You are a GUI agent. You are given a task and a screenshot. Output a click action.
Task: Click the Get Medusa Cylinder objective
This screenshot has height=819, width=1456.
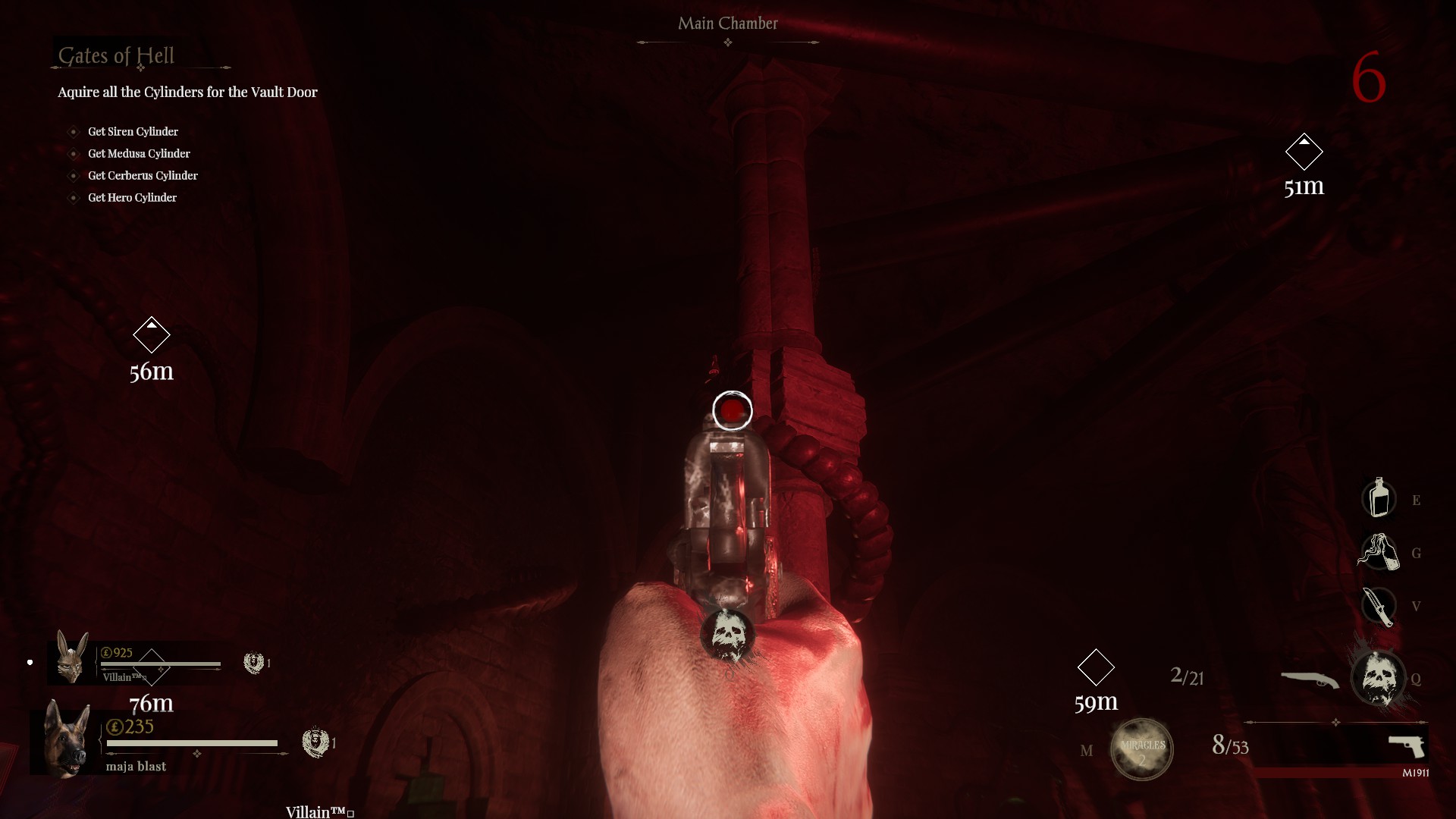[139, 154]
